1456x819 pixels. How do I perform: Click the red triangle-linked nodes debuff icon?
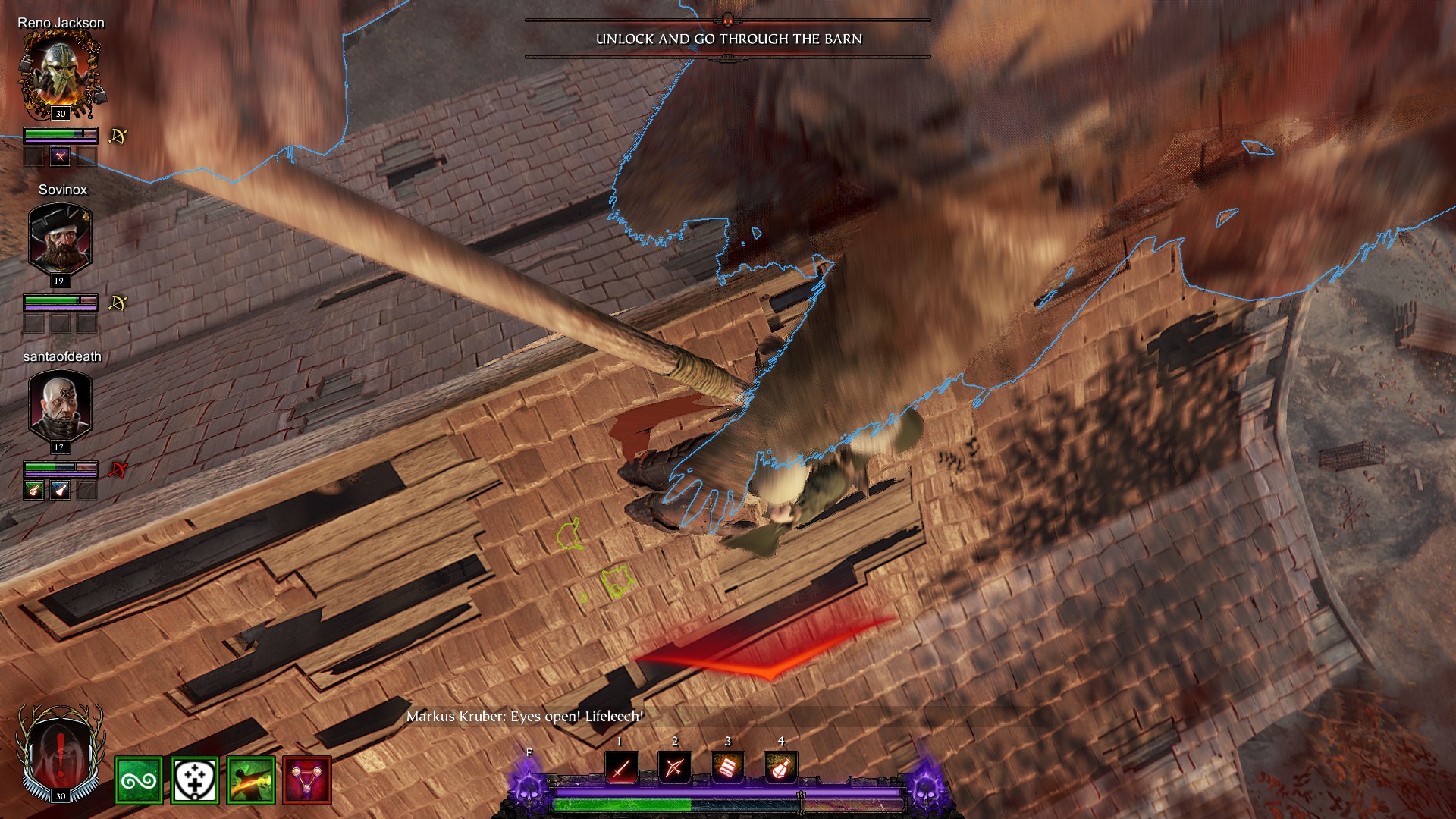pos(307,780)
